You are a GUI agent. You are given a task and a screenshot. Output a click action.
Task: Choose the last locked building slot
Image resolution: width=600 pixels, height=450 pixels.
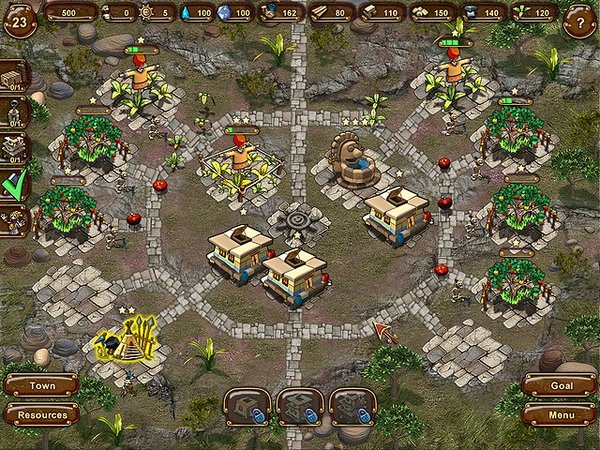tap(352, 408)
